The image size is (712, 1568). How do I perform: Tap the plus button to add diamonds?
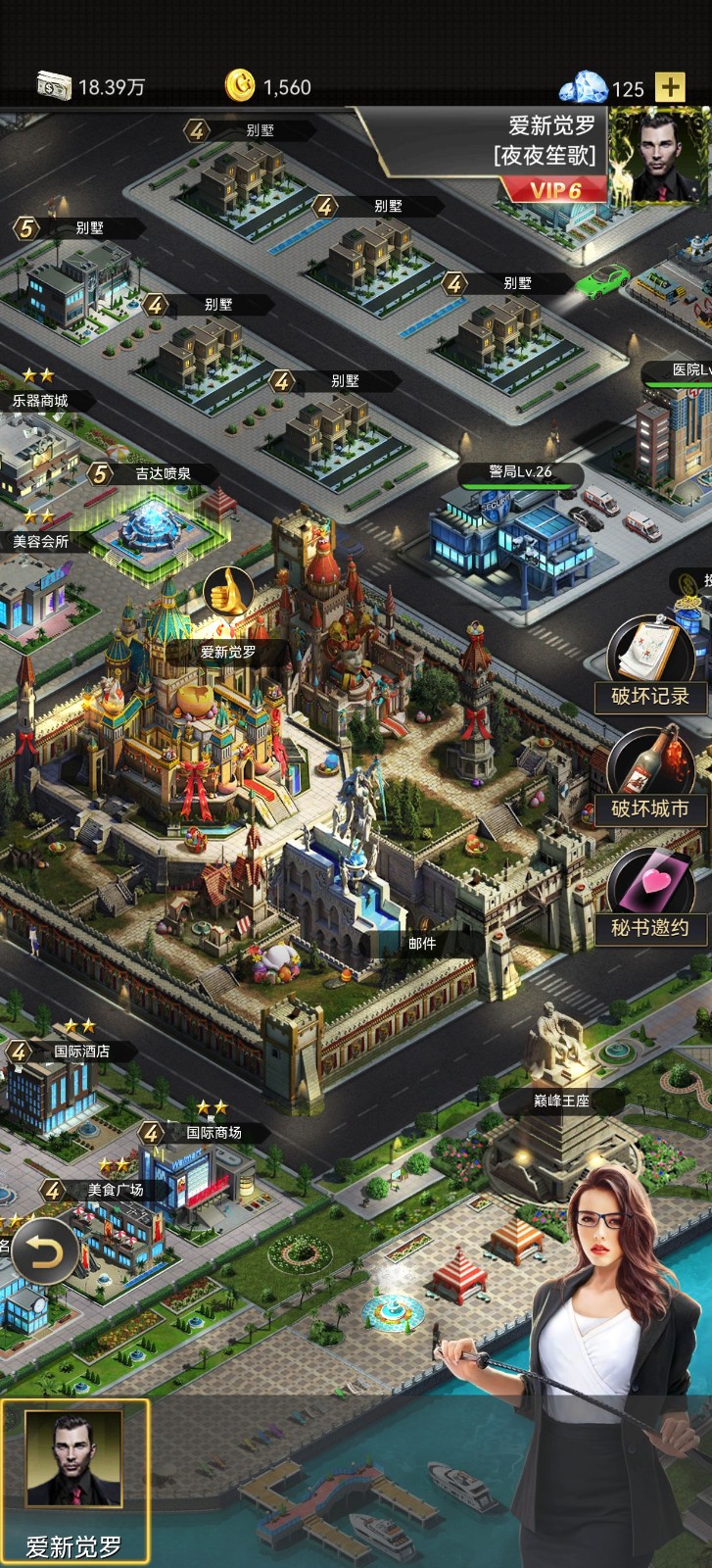coord(670,87)
